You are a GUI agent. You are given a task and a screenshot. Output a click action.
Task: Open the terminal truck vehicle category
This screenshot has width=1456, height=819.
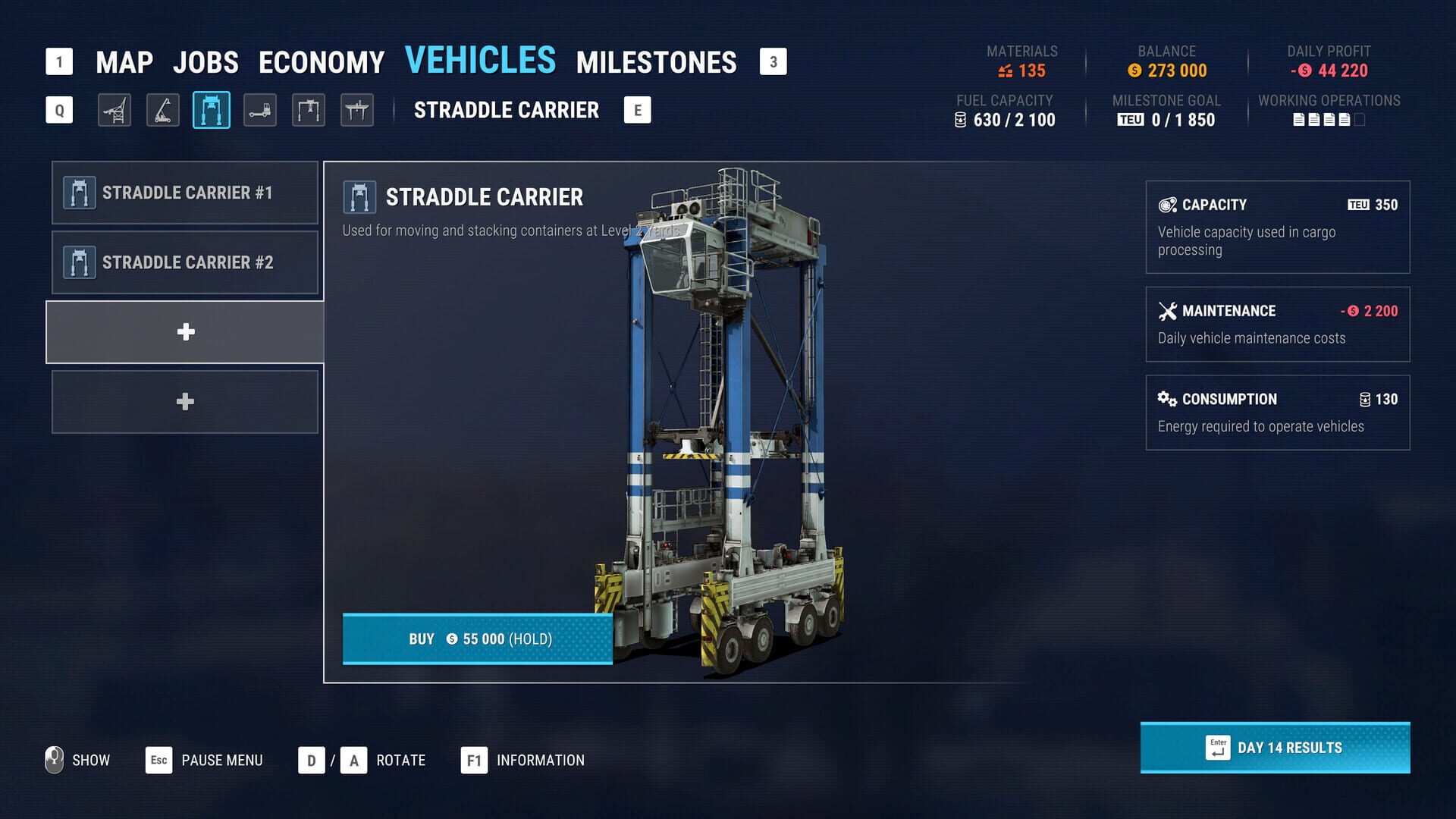pyautogui.click(x=259, y=110)
